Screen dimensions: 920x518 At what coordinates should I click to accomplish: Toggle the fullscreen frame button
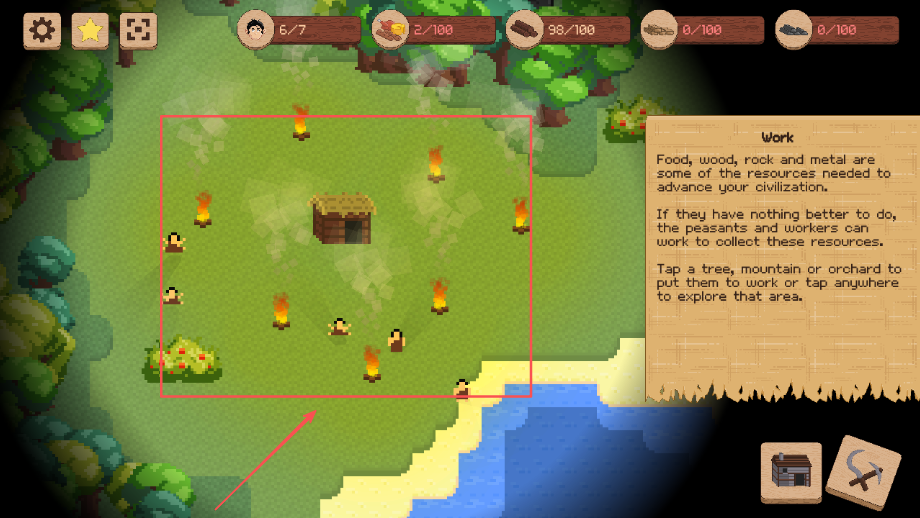[x=138, y=30]
